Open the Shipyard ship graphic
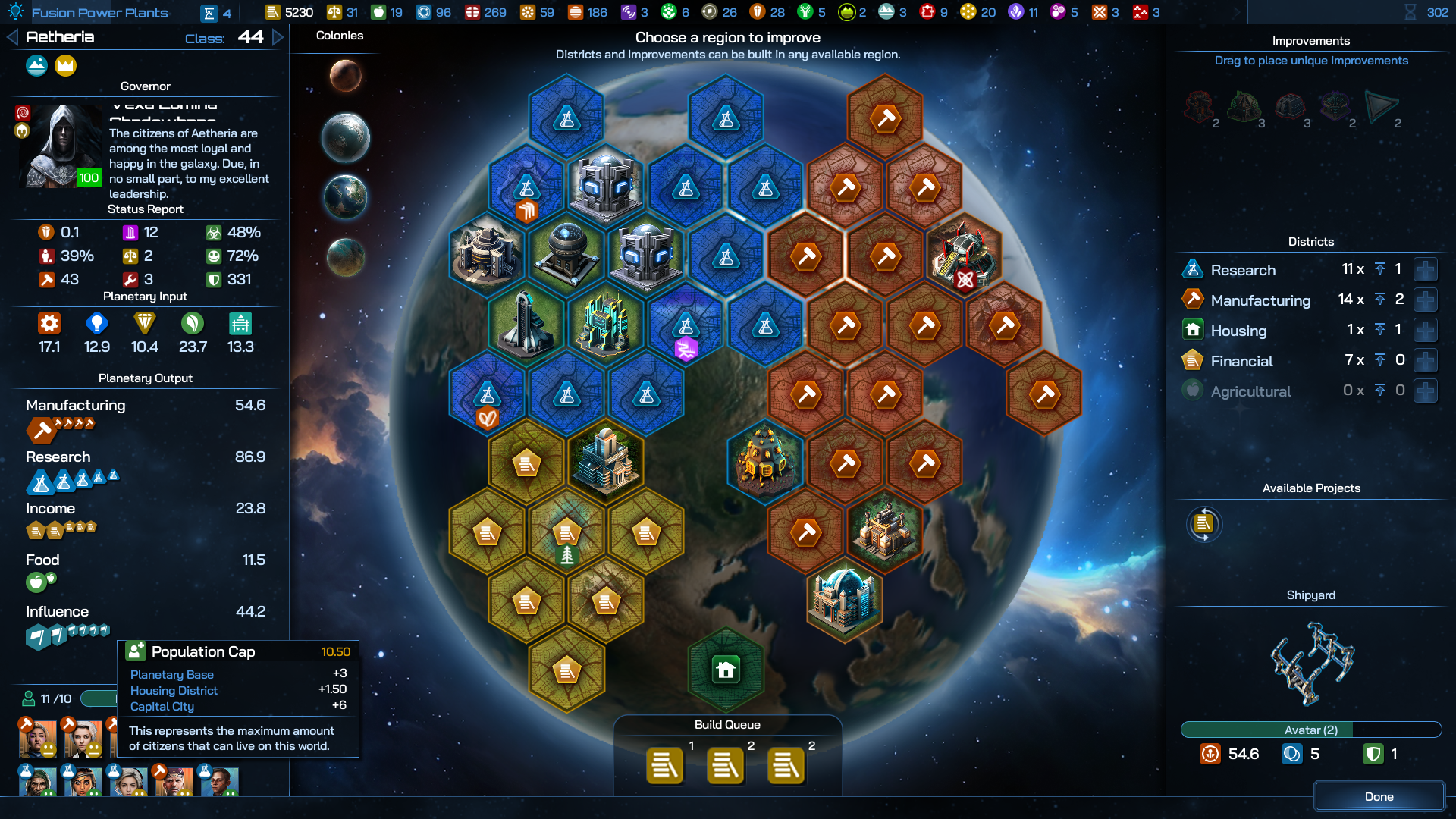The width and height of the screenshot is (1456, 819). [1311, 662]
